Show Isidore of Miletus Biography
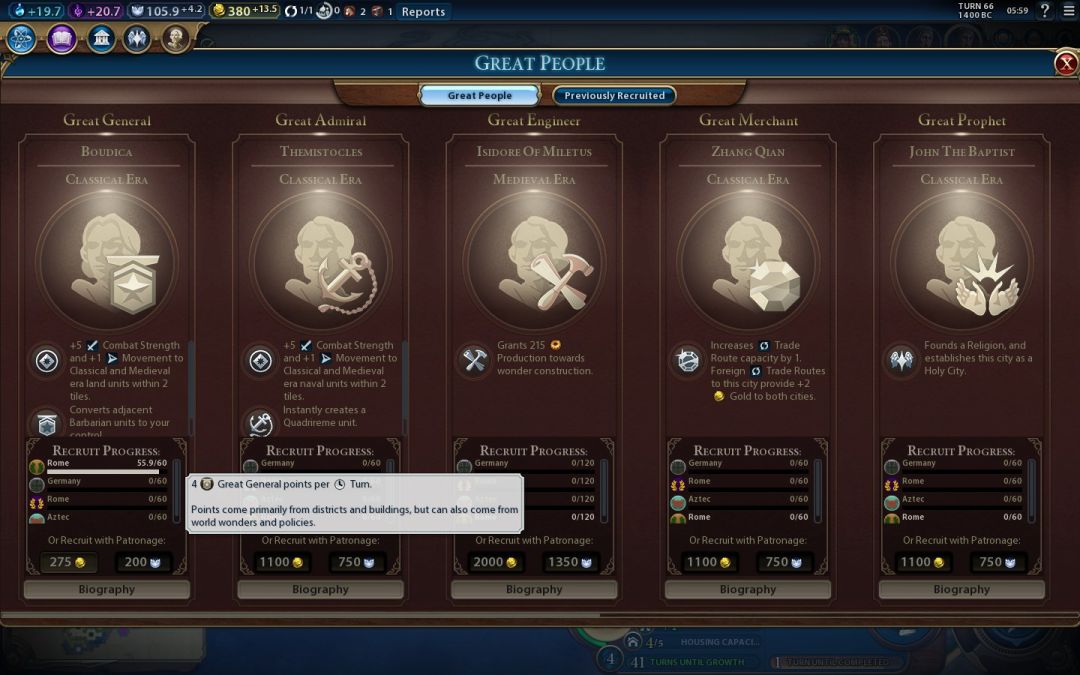Screen dimensions: 1080x675 [x=534, y=590]
